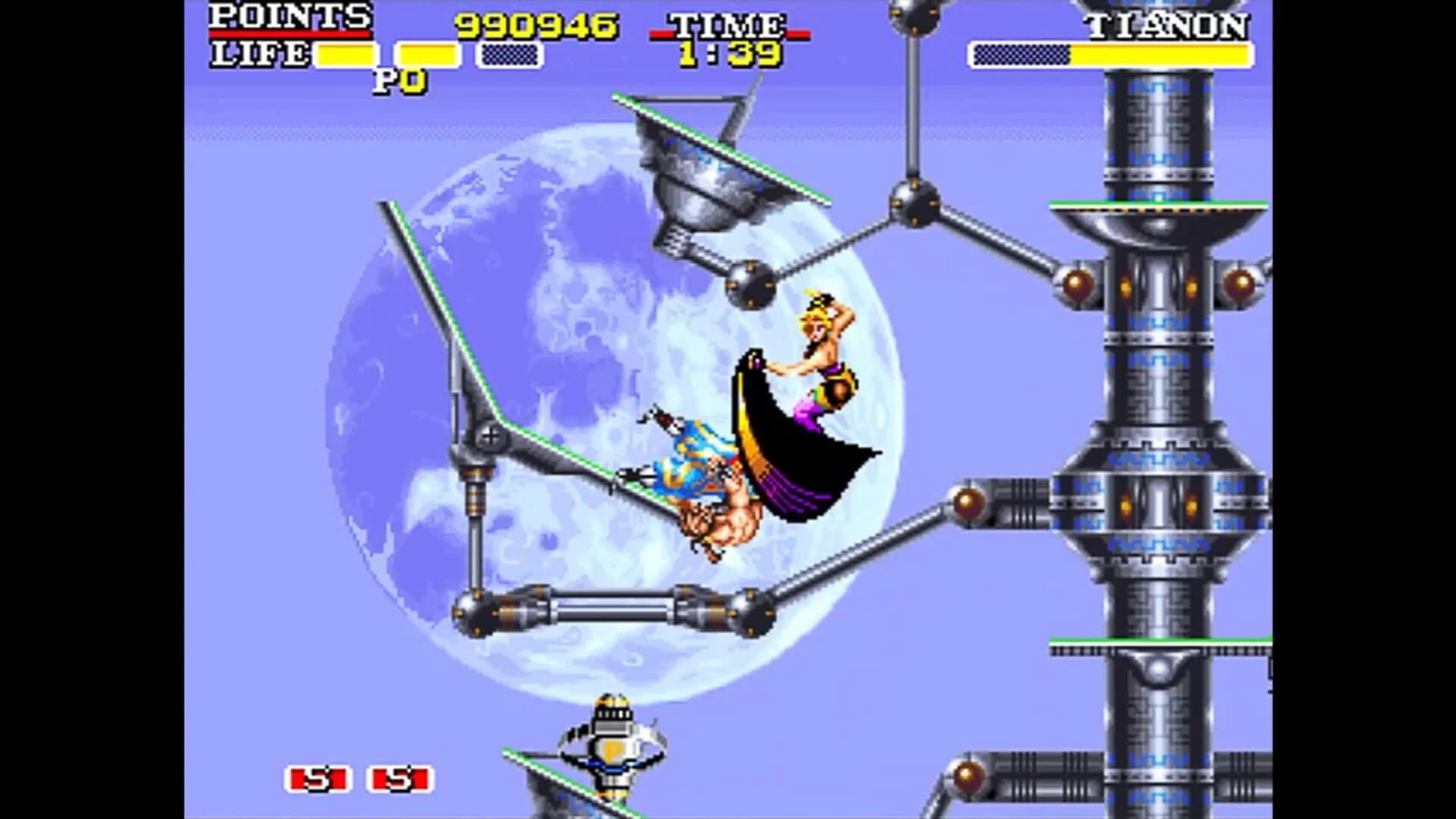The image size is (1456, 819).
Task: Select the TIME label in the HUD
Action: [726, 23]
